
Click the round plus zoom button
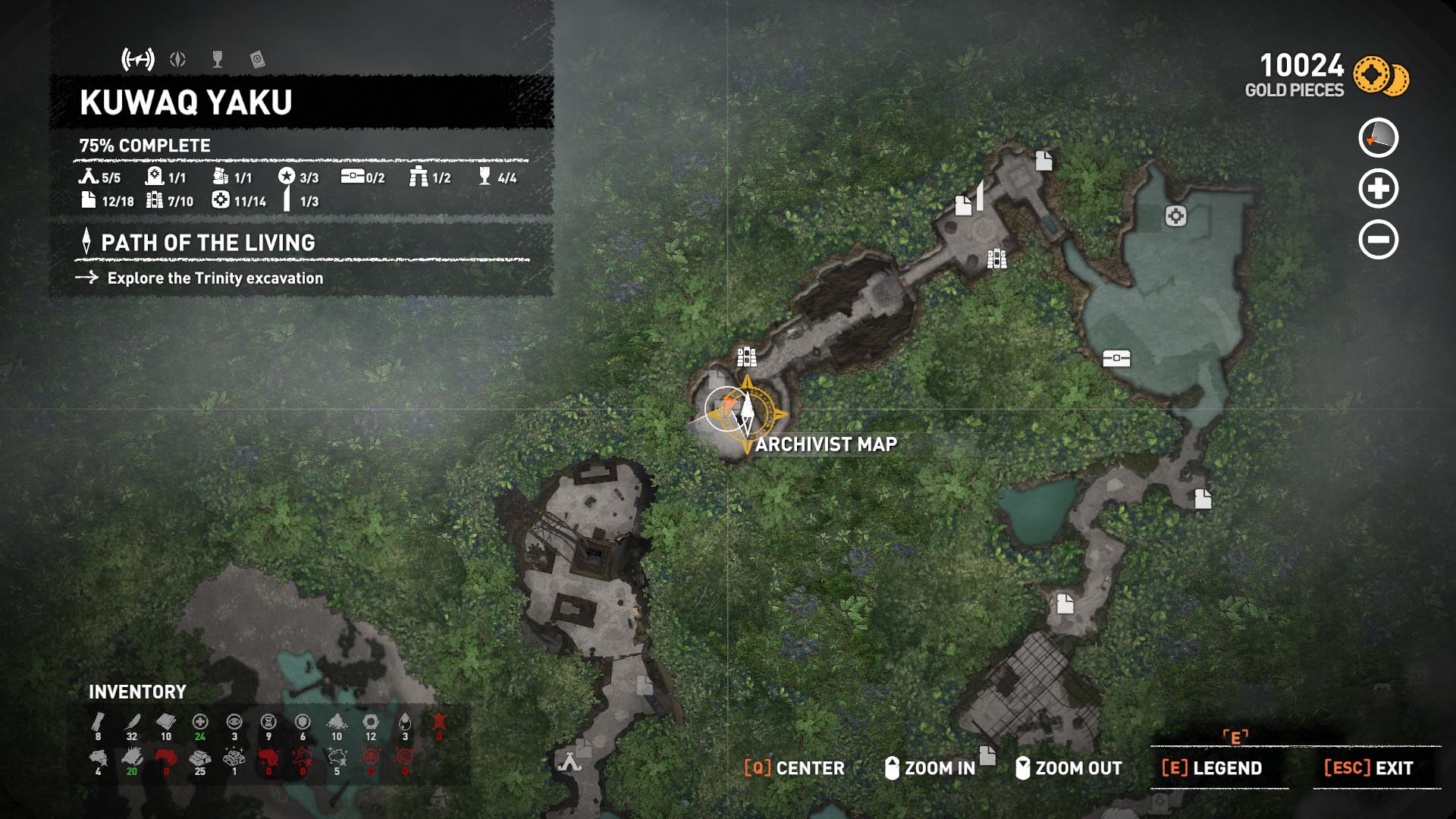1378,189
